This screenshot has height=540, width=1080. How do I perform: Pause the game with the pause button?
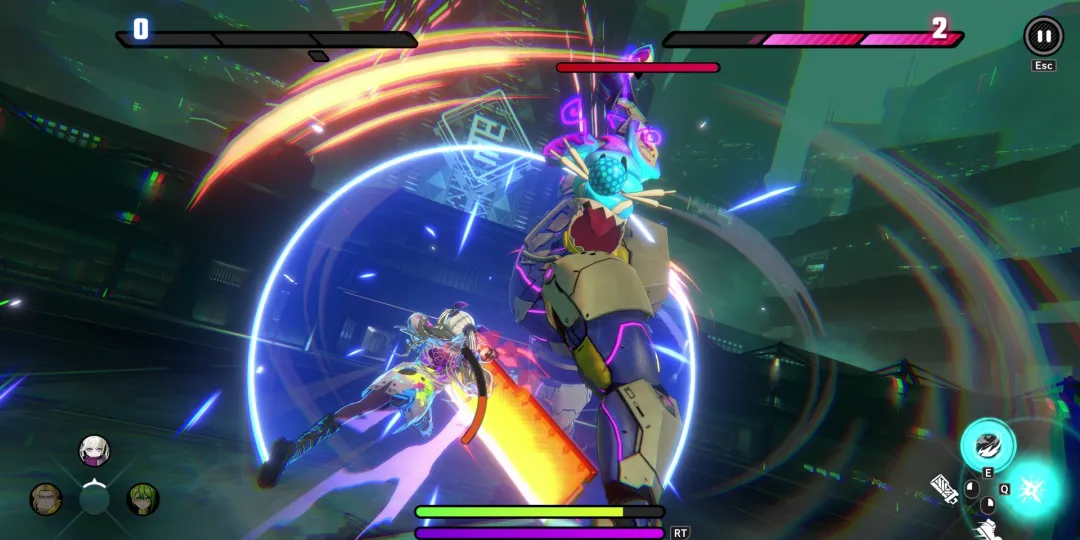1043,36
